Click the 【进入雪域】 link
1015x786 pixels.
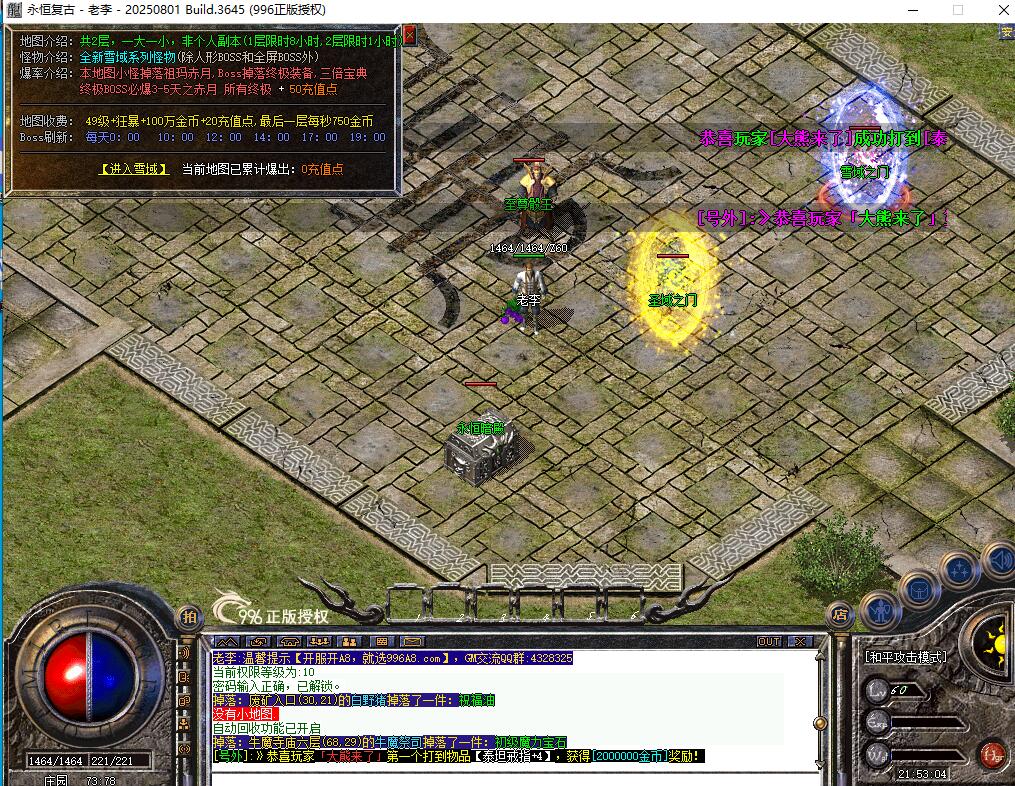[134, 169]
